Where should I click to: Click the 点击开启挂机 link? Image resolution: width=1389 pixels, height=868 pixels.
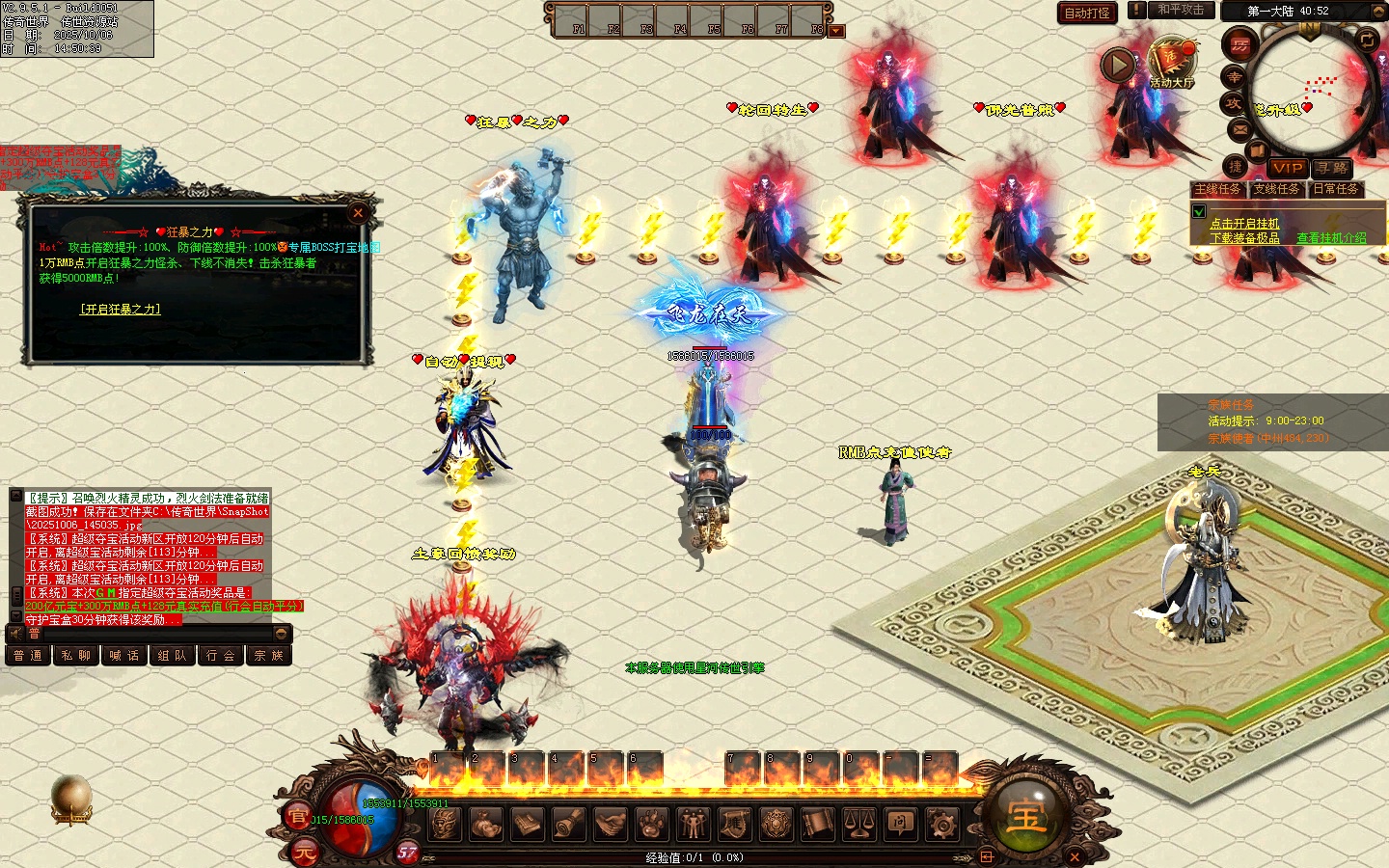click(1244, 223)
